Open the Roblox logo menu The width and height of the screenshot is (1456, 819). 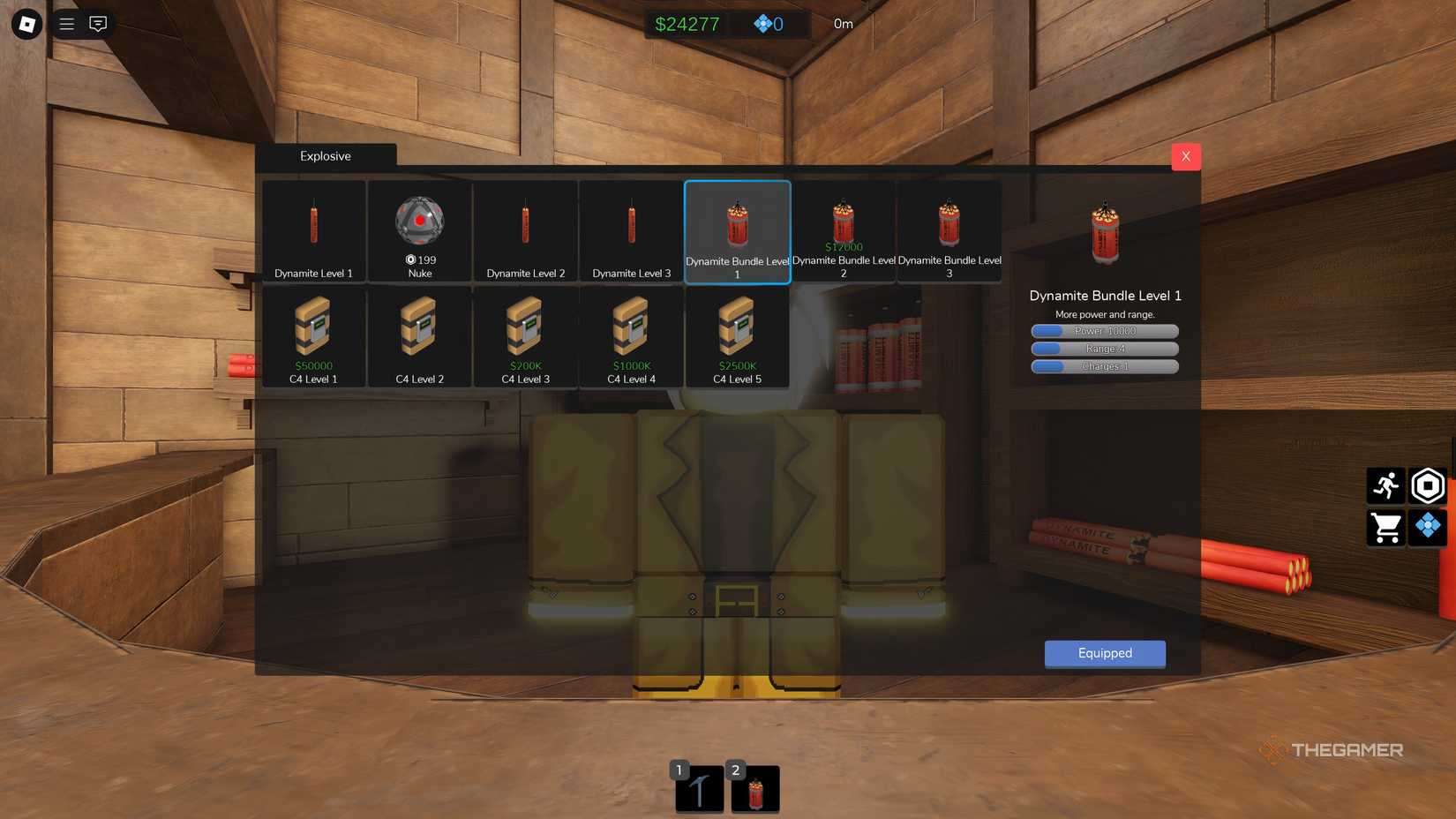pos(26,24)
